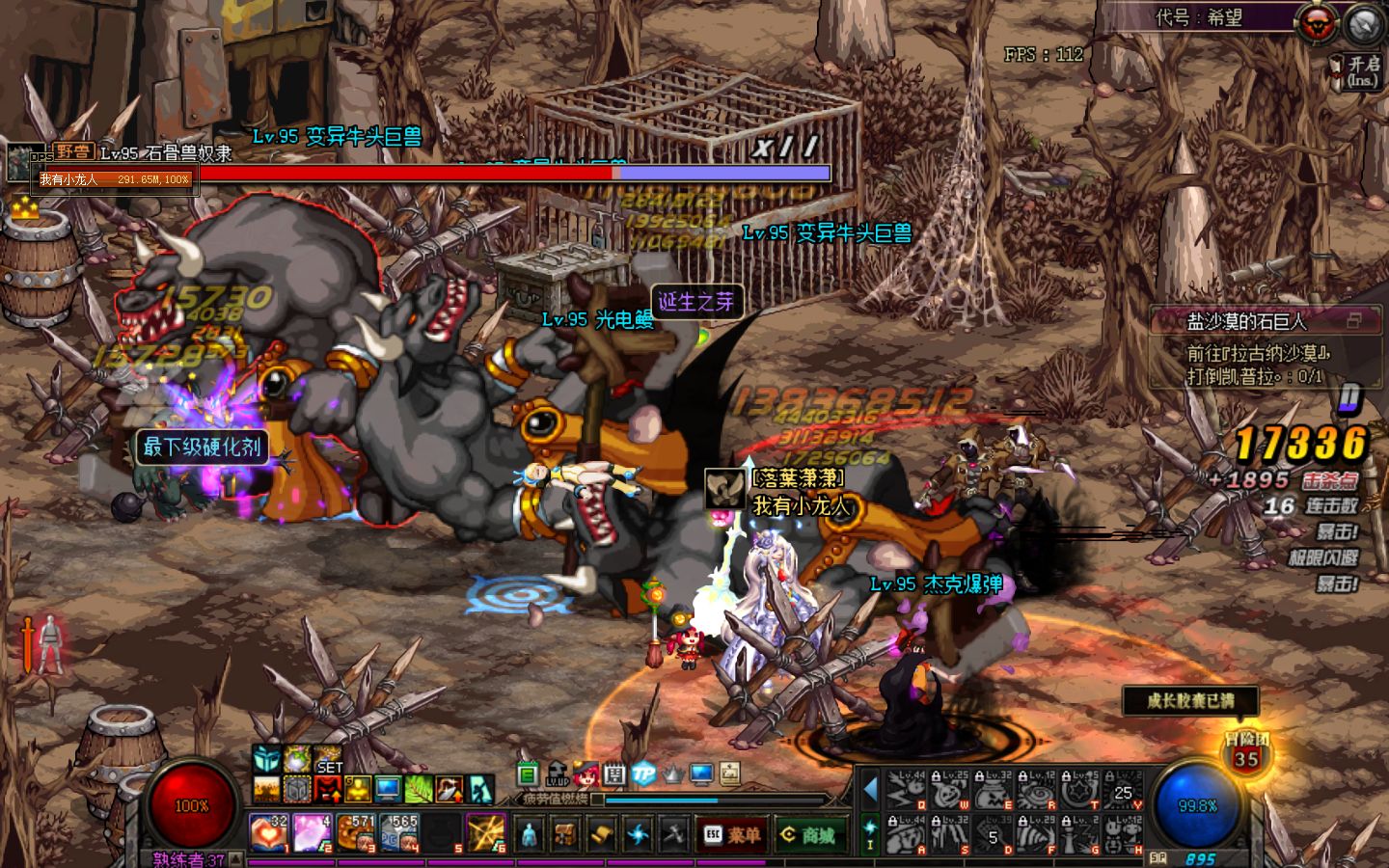Use the heart potion in quick slot 1
1389x868 pixels.
coord(268,832)
